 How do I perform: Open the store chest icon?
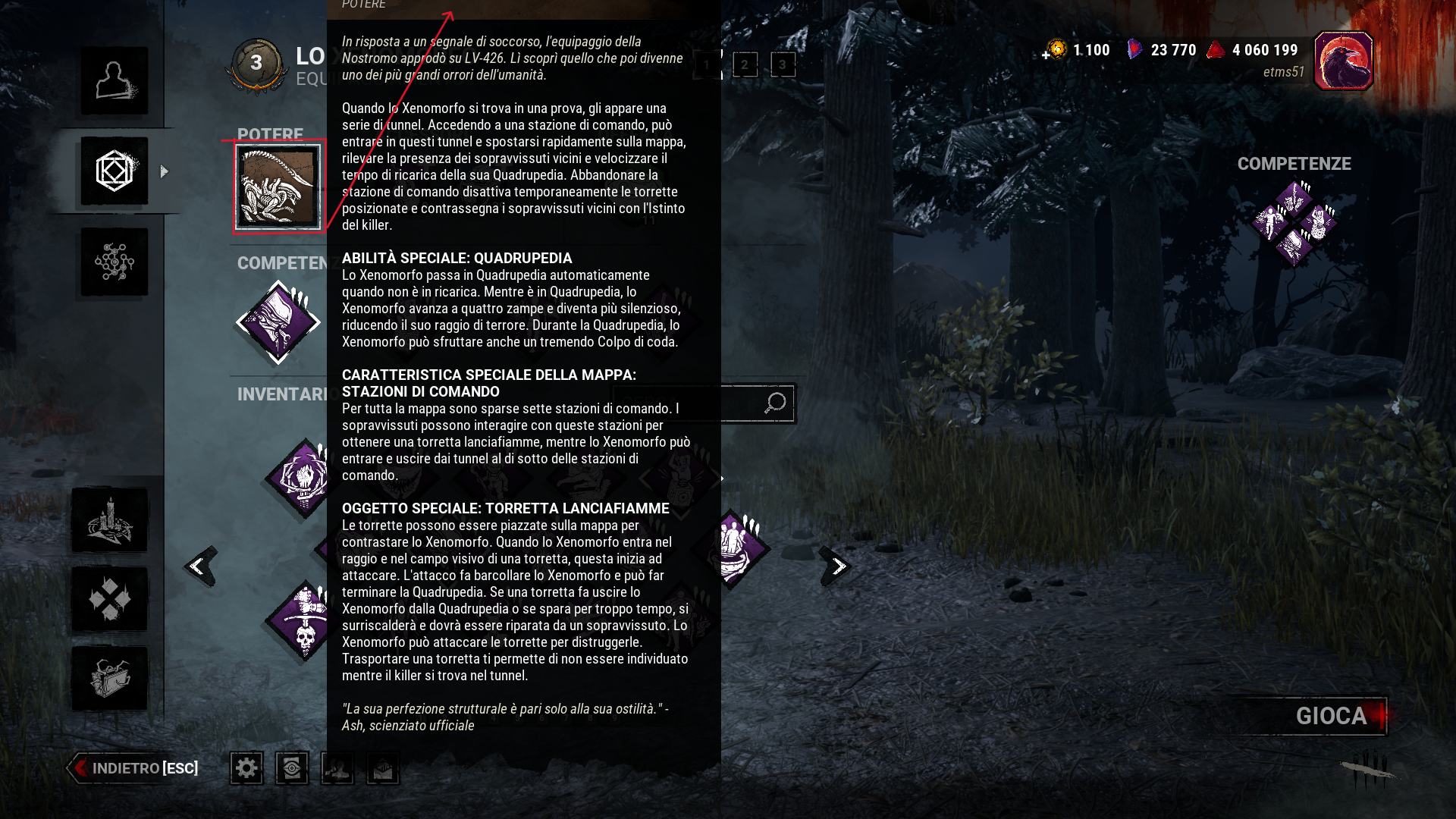pos(110,679)
